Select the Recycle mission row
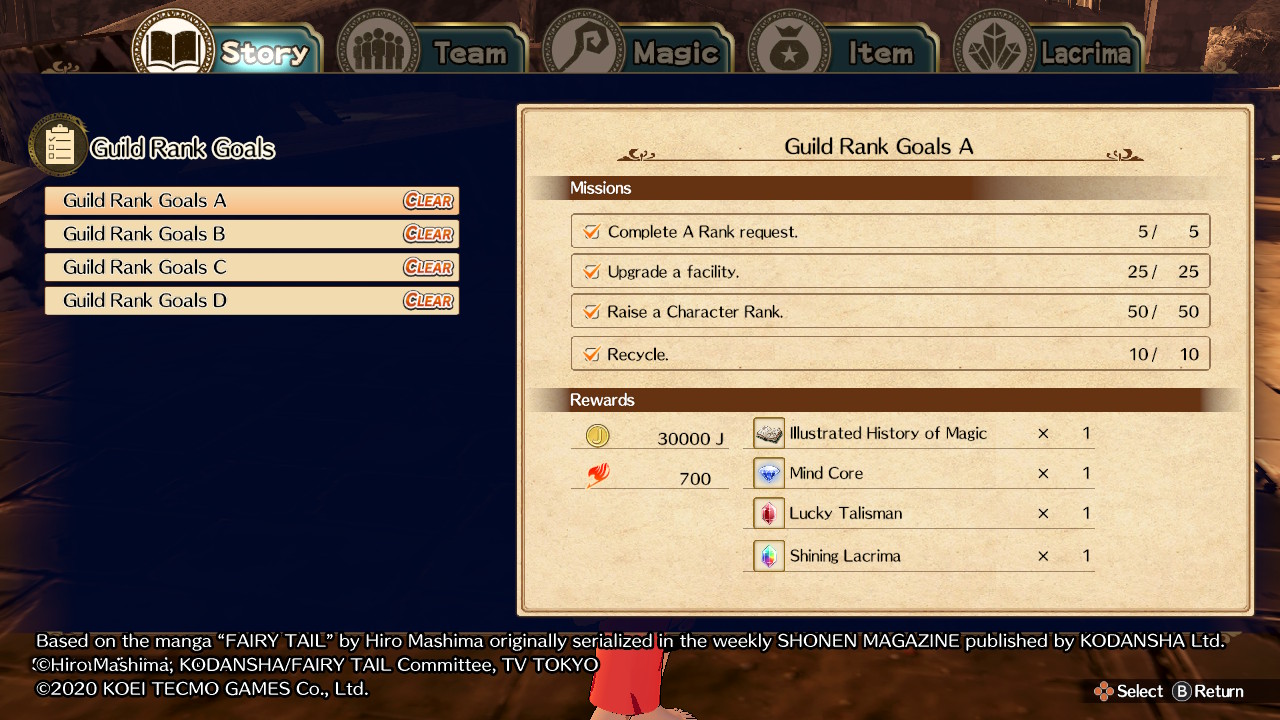Image resolution: width=1280 pixels, height=720 pixels. 890,354
